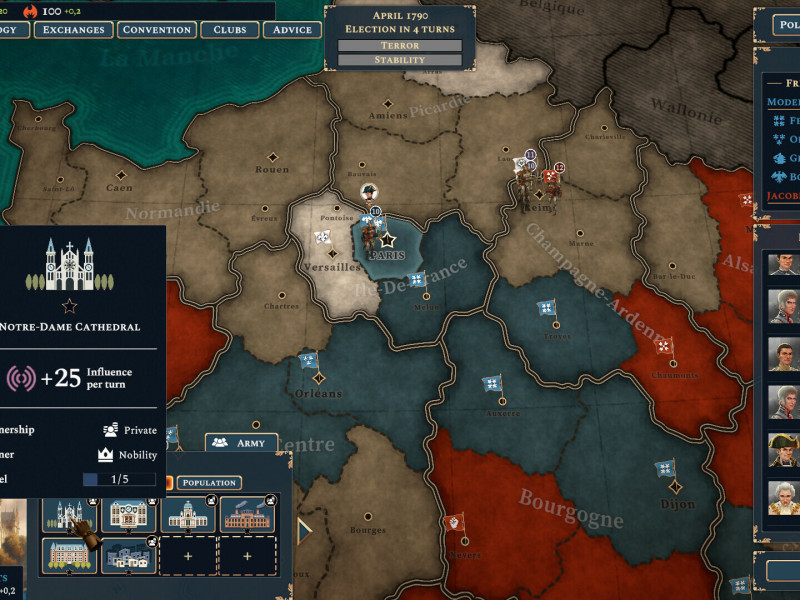Open the Advice menu
This screenshot has height=600, width=800.
(292, 30)
